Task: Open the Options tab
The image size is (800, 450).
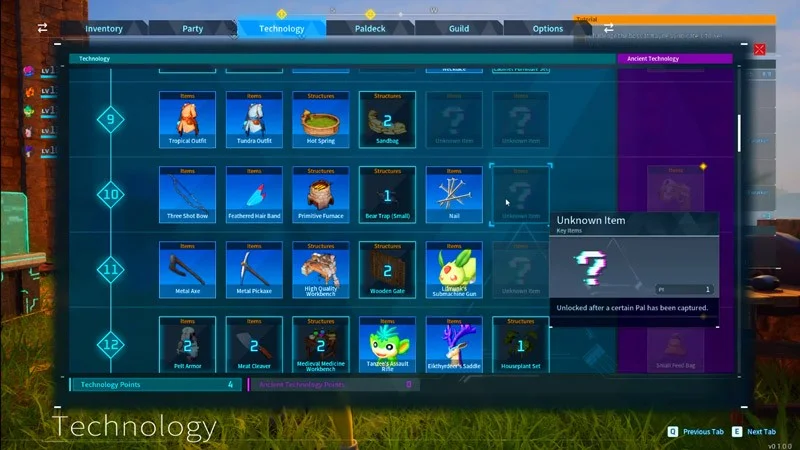Action: [548, 29]
